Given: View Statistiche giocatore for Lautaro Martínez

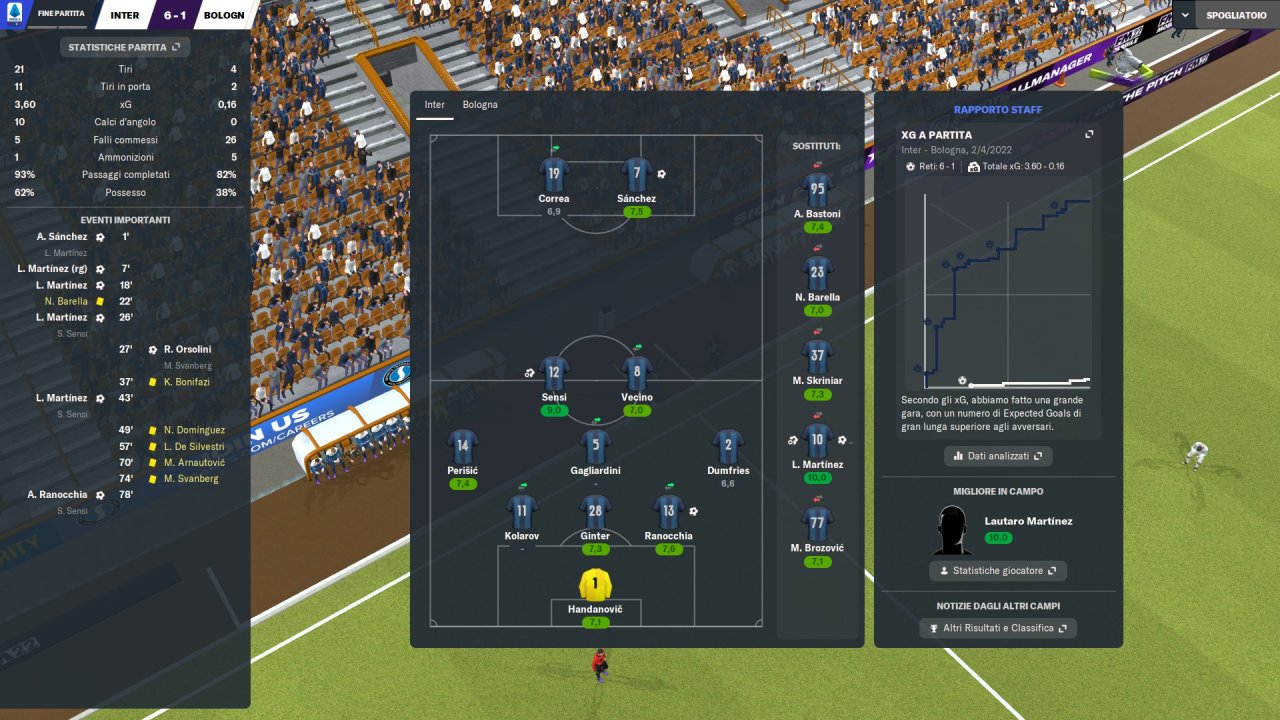Looking at the screenshot, I should coord(998,571).
